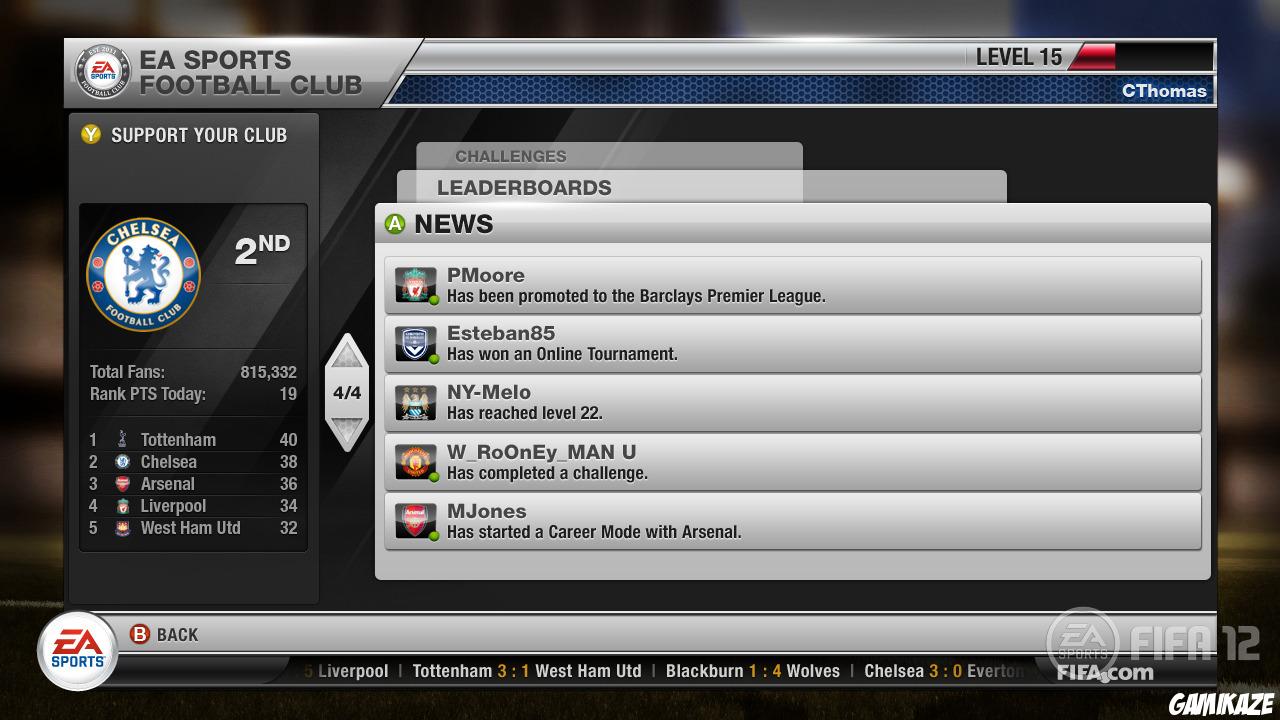Image resolution: width=1280 pixels, height=720 pixels.
Task: Click the yellow Y icon near Support Your Club
Action: pos(91,135)
